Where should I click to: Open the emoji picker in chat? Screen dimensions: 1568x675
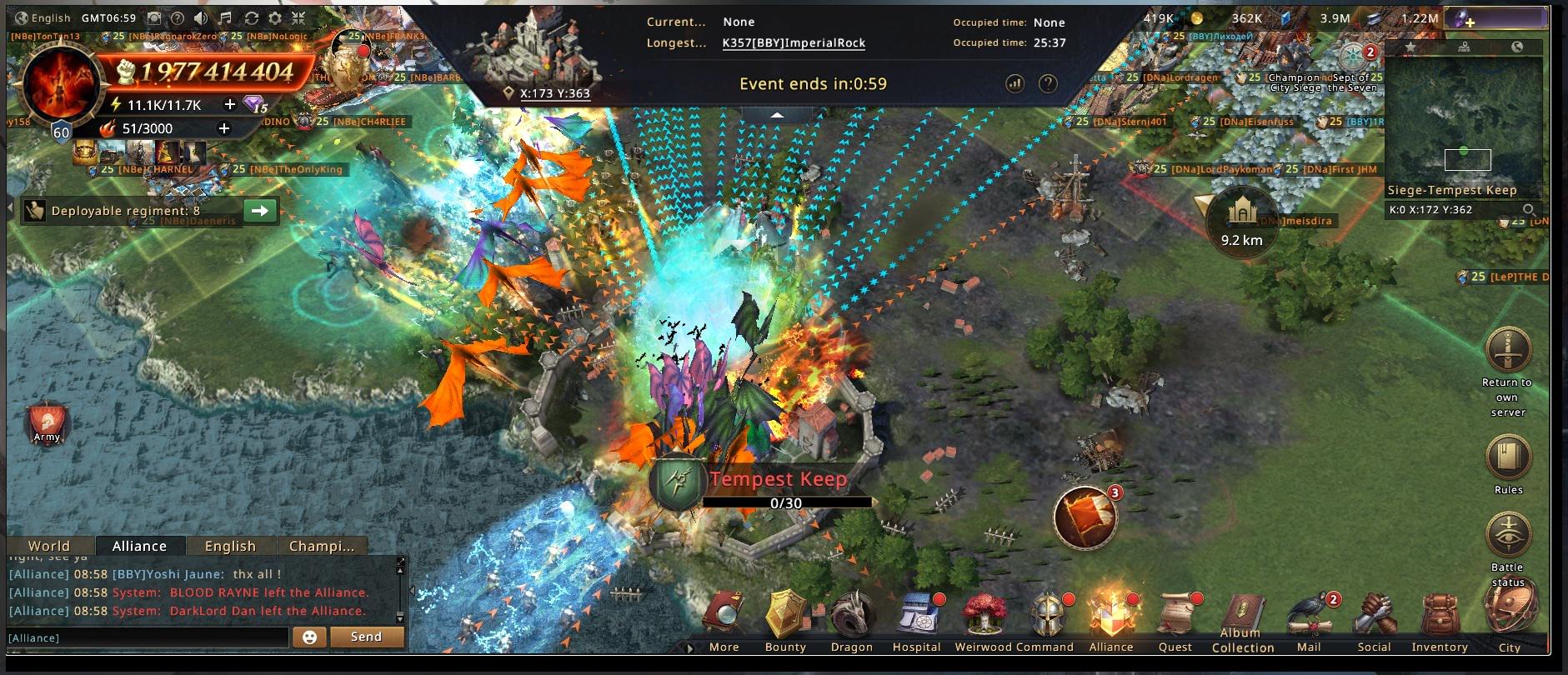[309, 637]
